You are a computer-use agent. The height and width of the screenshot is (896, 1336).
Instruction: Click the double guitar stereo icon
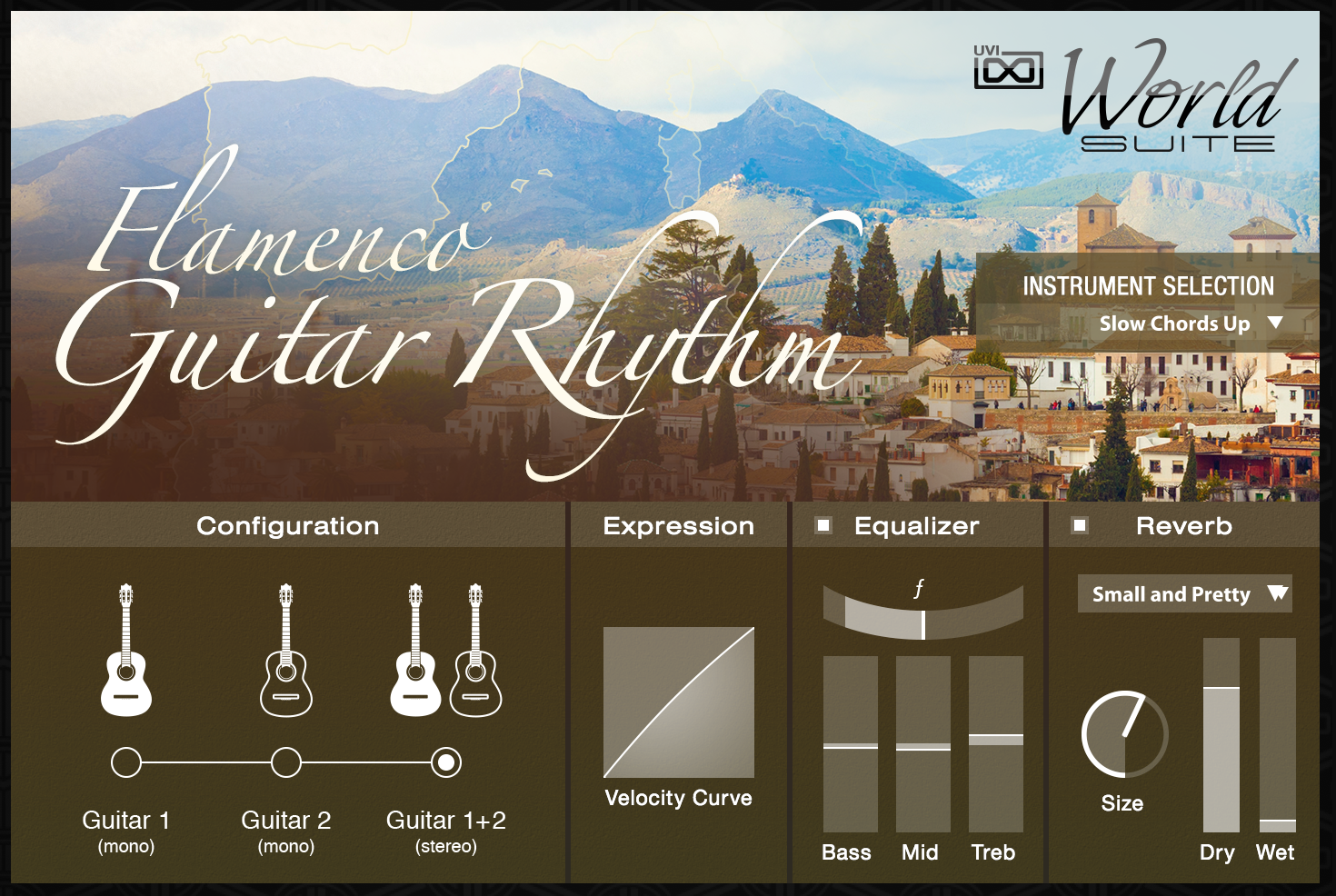coord(445,651)
